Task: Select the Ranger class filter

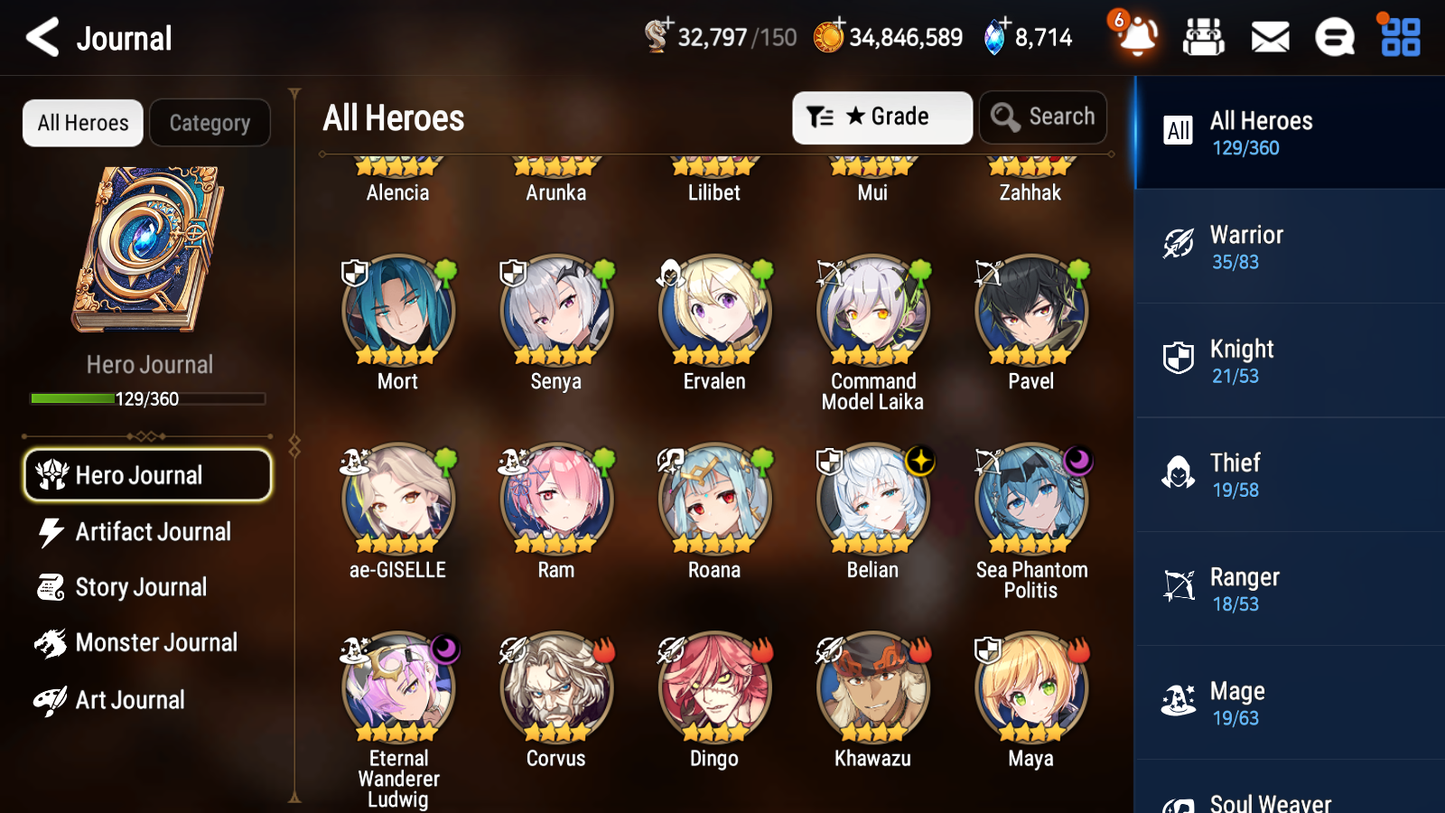Action: coord(1289,588)
